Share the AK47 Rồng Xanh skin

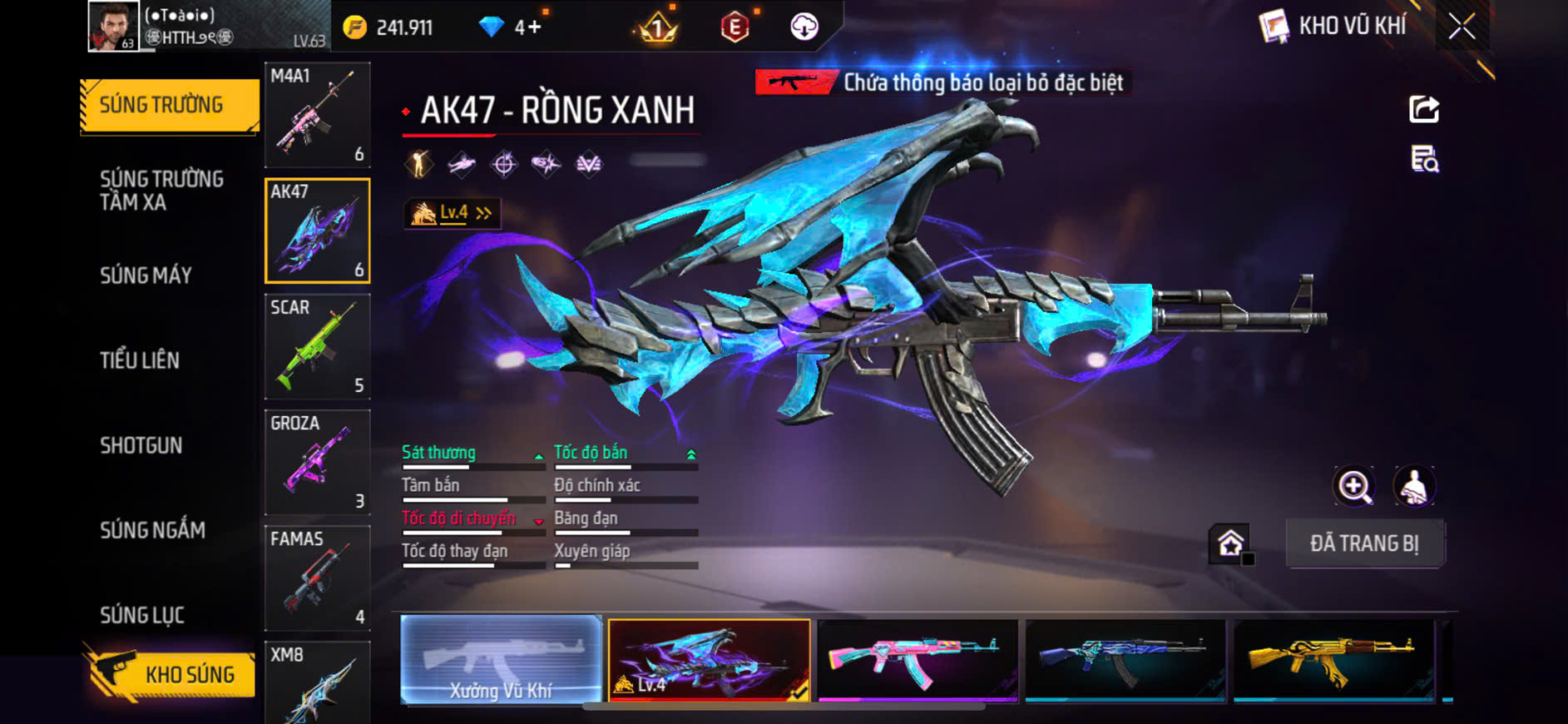click(1424, 109)
